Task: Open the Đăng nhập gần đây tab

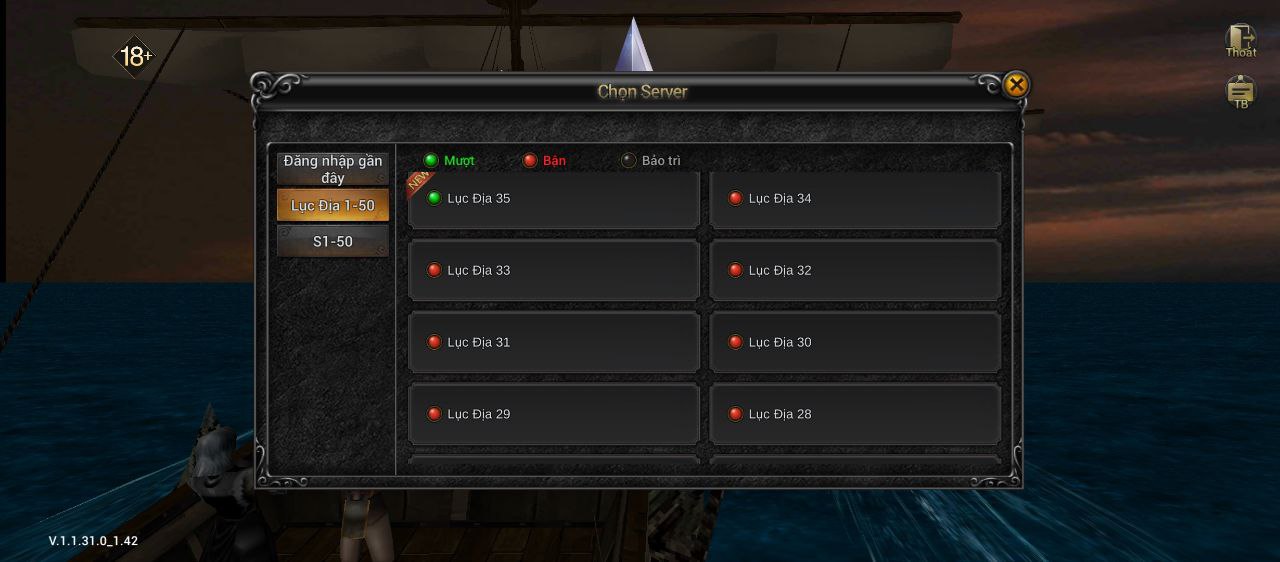Action: 332,169
